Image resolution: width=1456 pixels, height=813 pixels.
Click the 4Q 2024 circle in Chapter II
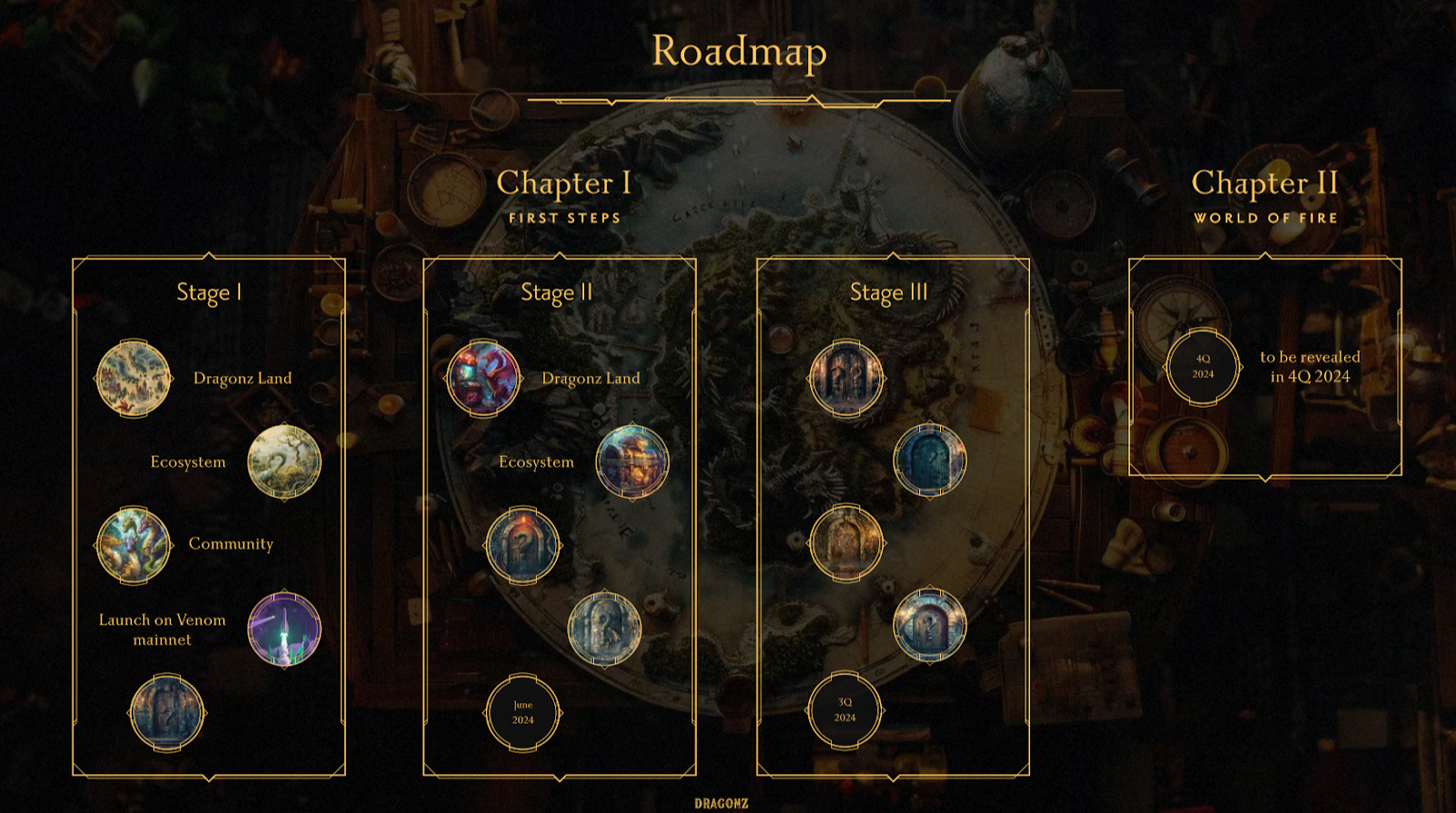click(x=1203, y=367)
